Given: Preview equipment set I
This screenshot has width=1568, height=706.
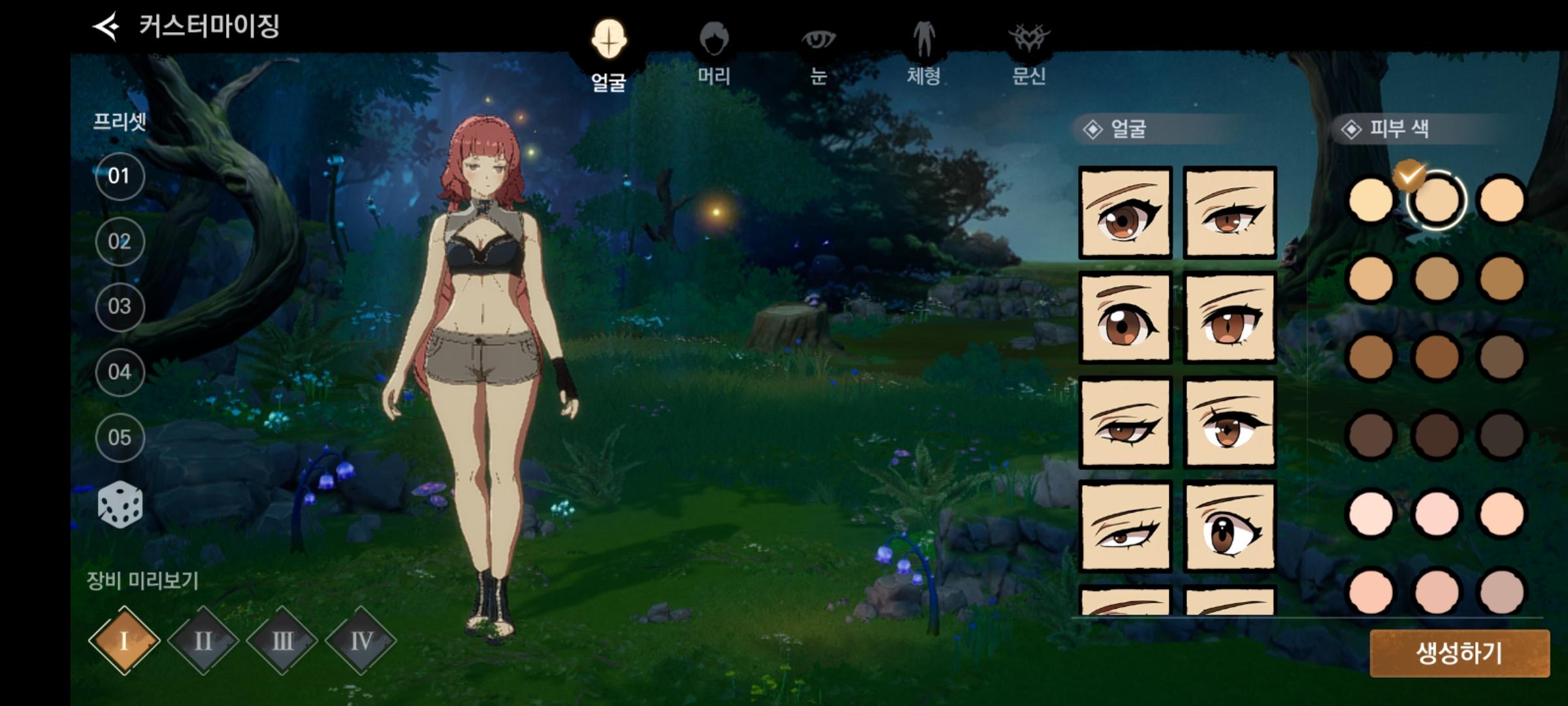Looking at the screenshot, I should [x=124, y=641].
